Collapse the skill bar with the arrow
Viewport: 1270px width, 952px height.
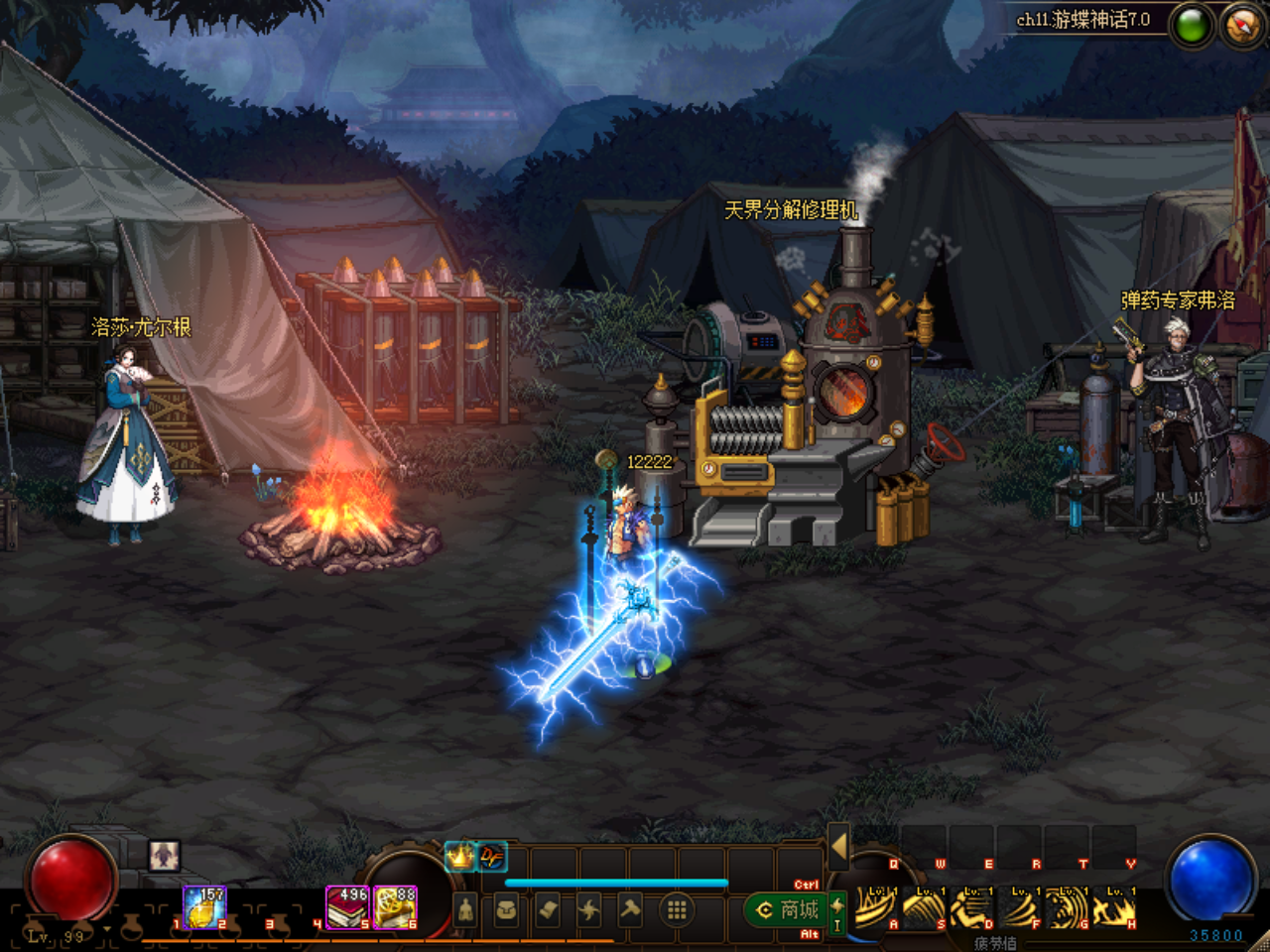838,846
